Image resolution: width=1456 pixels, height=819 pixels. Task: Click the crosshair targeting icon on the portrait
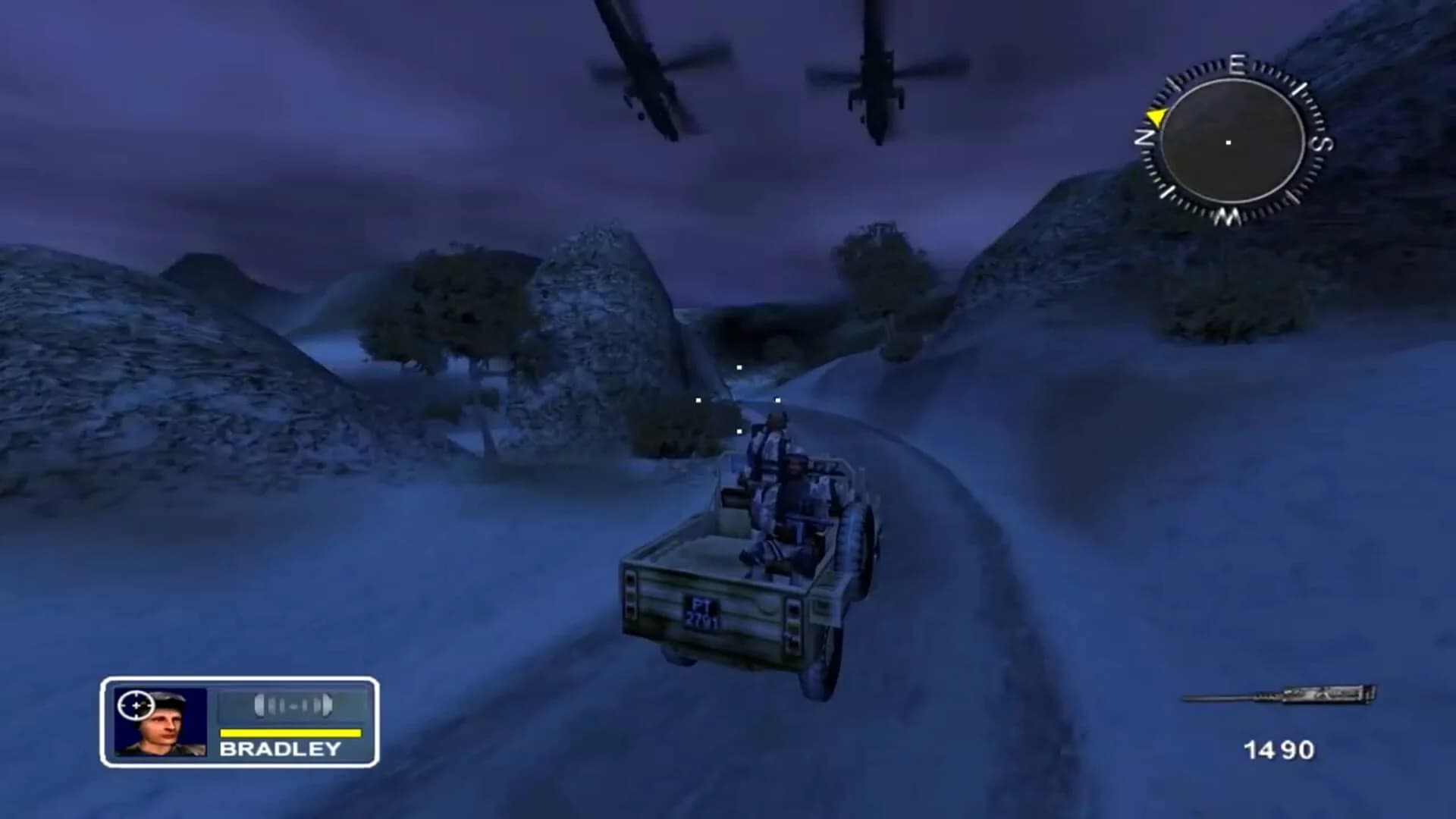pos(137,706)
